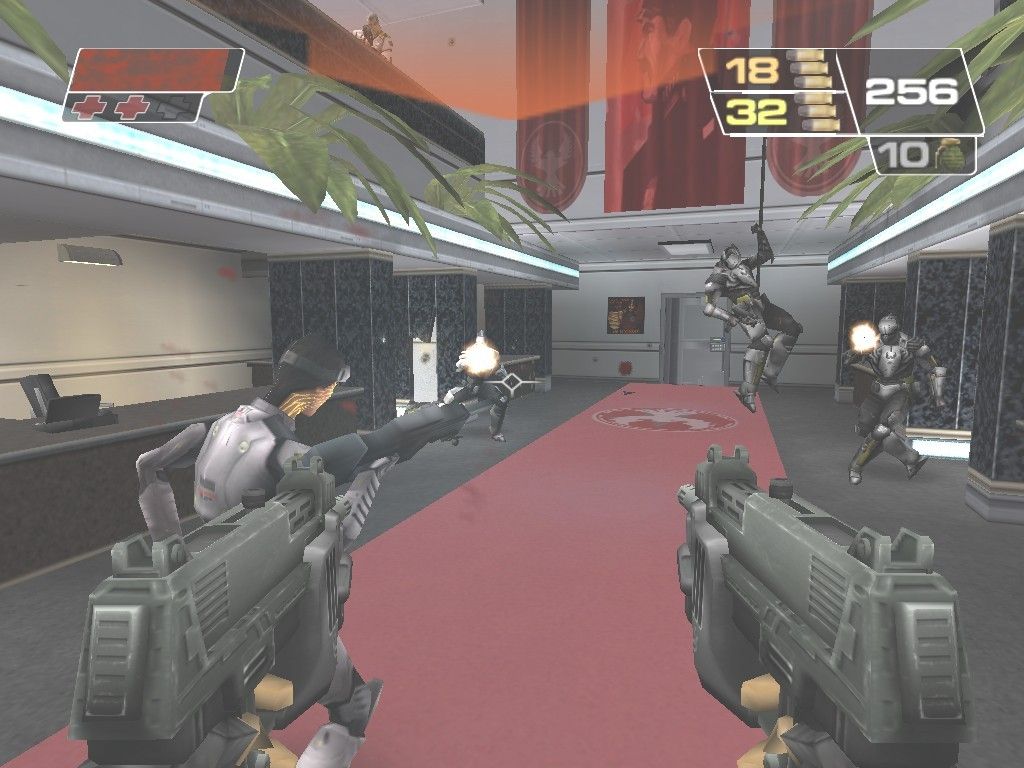Click the bullet stack icon beside 18
Viewport: 1024px width, 768px height.
pyautogui.click(x=810, y=70)
